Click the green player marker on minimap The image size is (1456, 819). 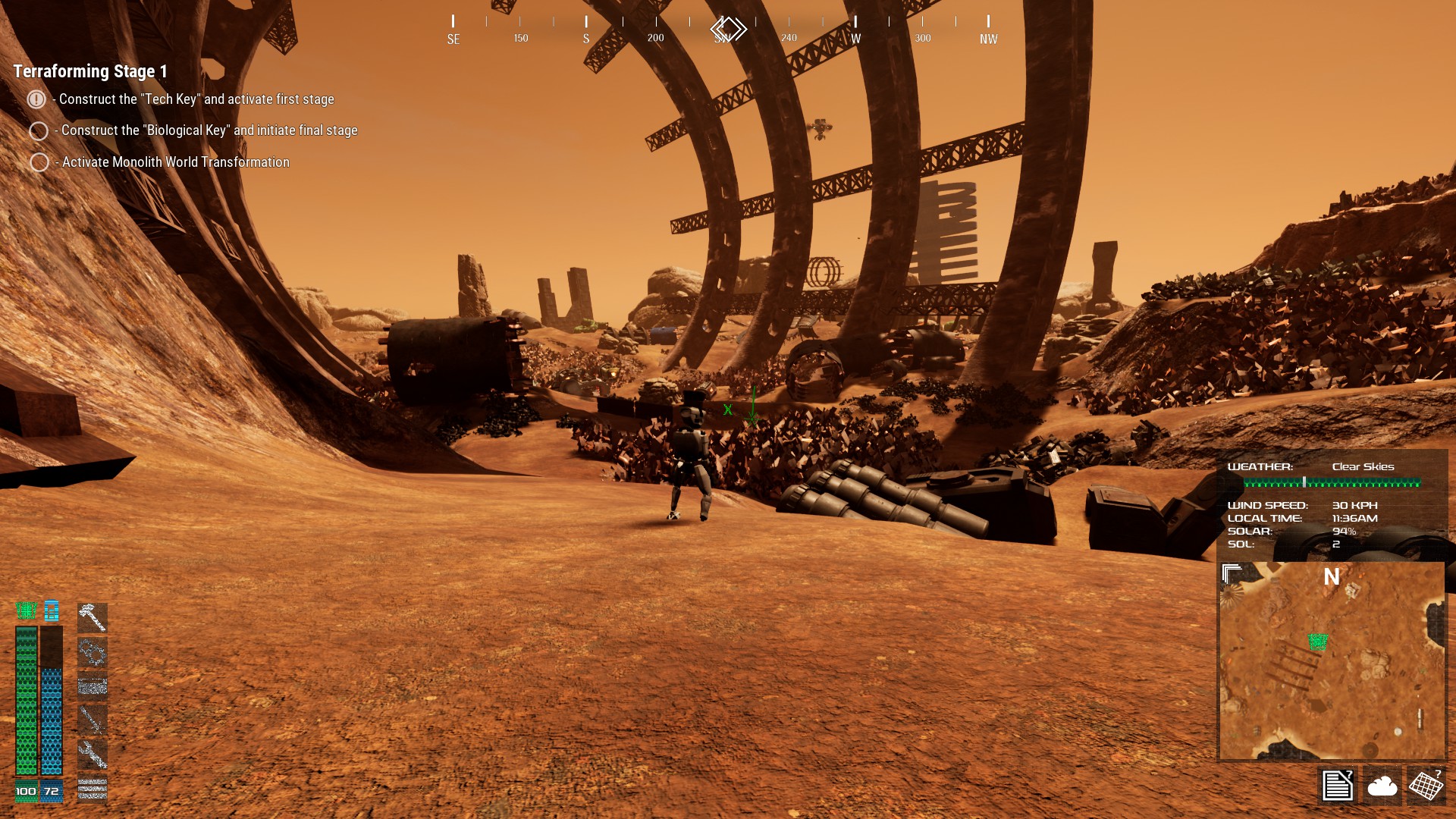(1318, 642)
